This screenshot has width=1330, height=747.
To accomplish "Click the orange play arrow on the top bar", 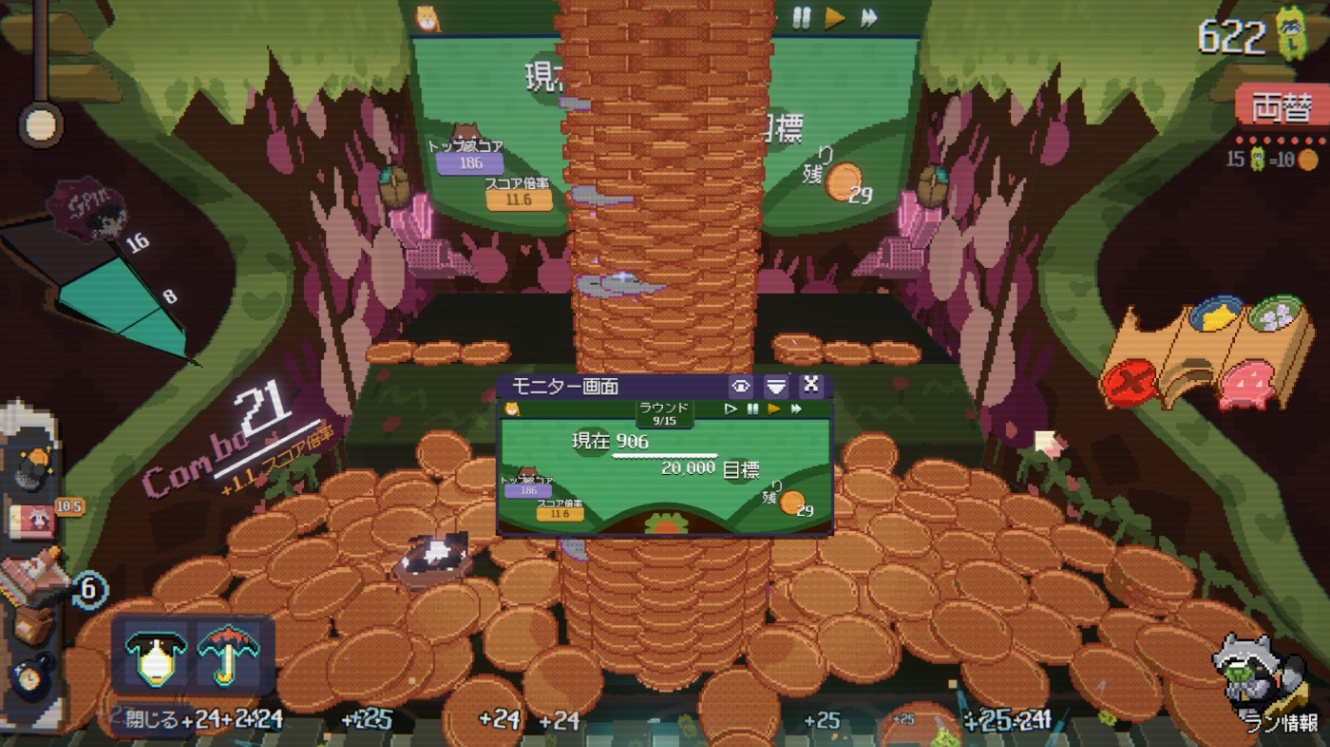I will [x=835, y=18].
